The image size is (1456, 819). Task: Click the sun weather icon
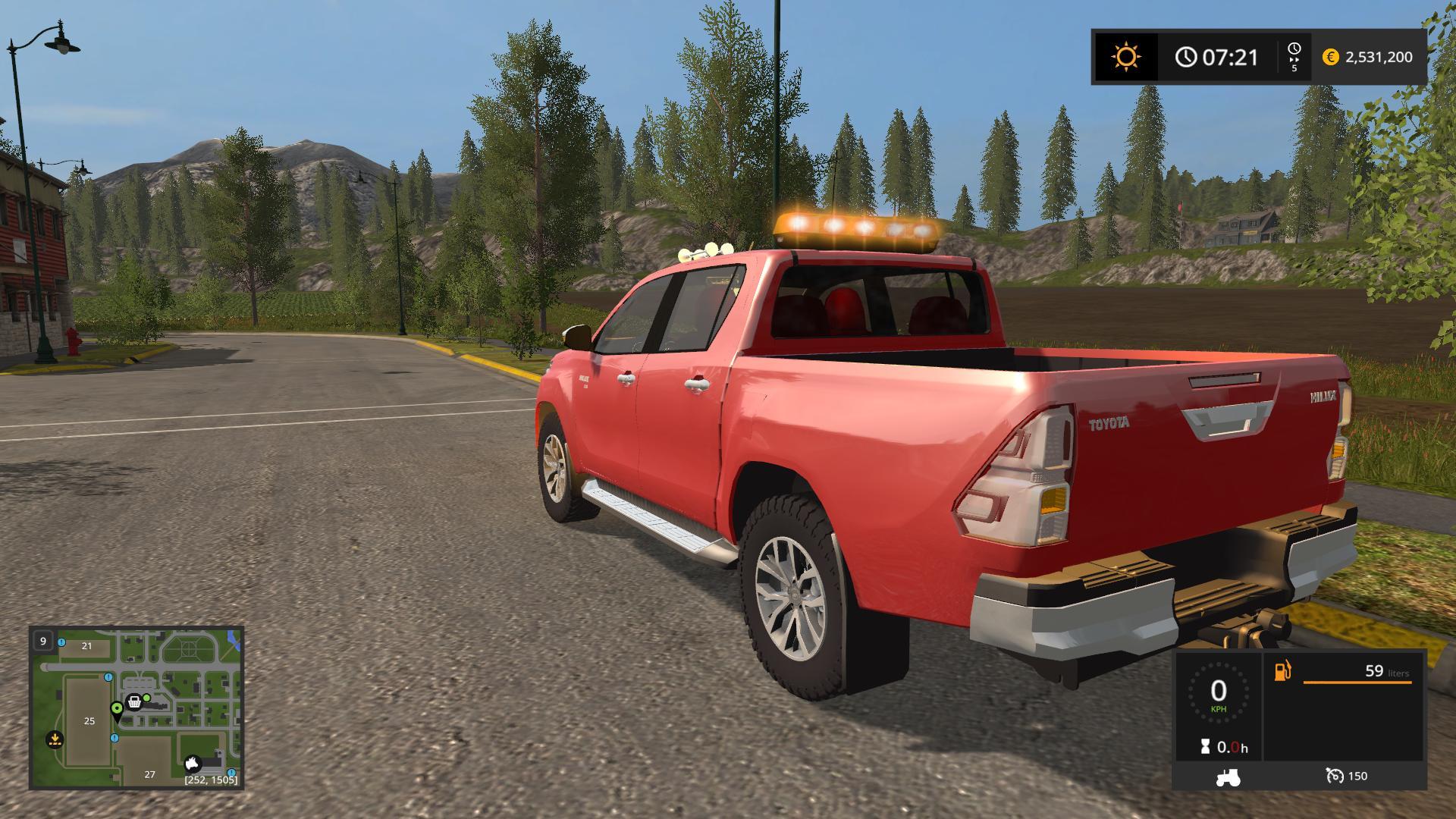tap(1125, 57)
